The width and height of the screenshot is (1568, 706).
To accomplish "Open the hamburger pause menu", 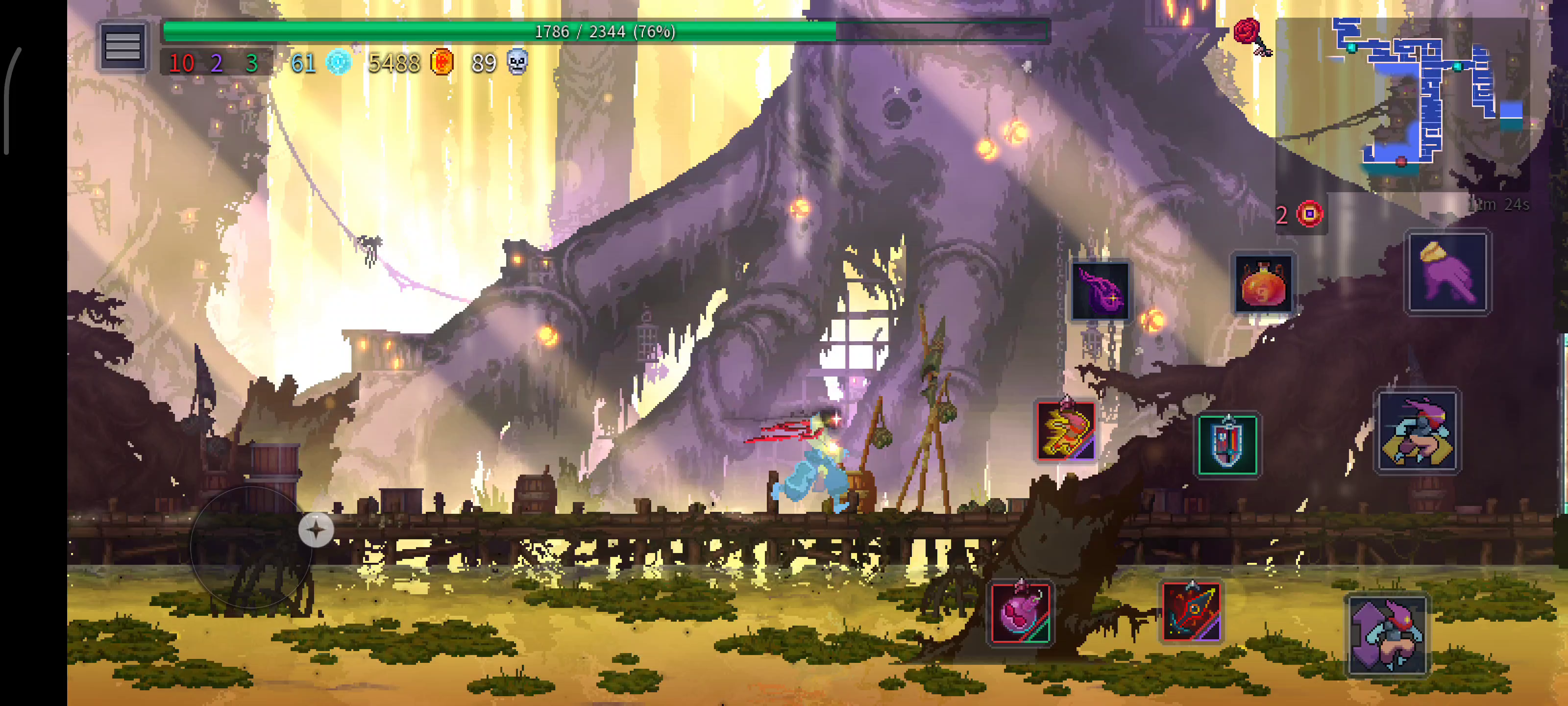I will pyautogui.click(x=123, y=46).
